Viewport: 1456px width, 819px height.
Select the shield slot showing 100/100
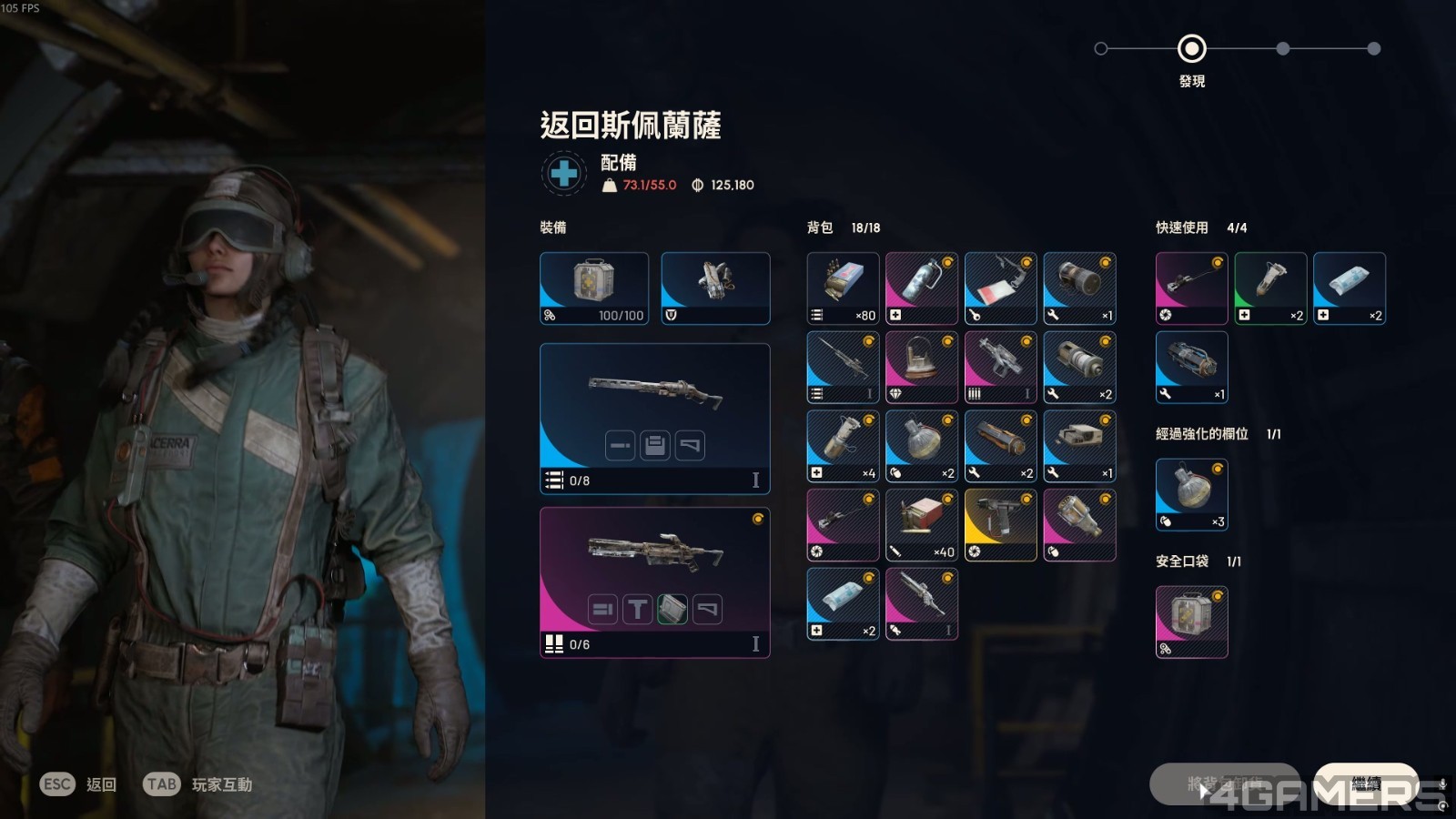(594, 288)
